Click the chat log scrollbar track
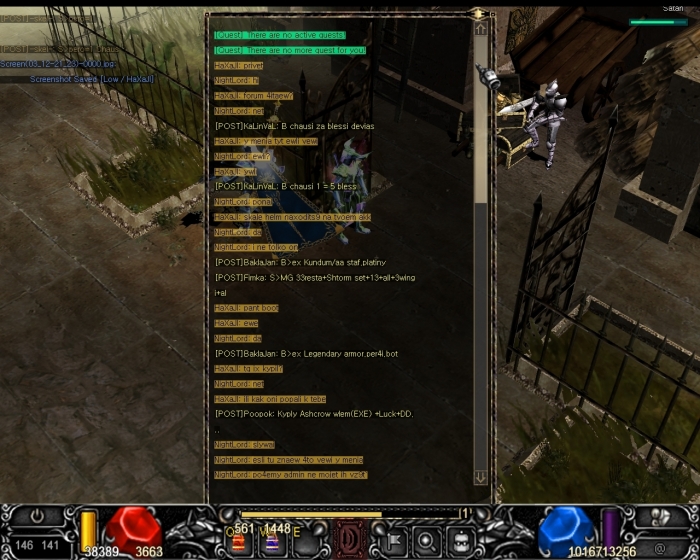Image resolution: width=700 pixels, height=560 pixels. (x=480, y=250)
